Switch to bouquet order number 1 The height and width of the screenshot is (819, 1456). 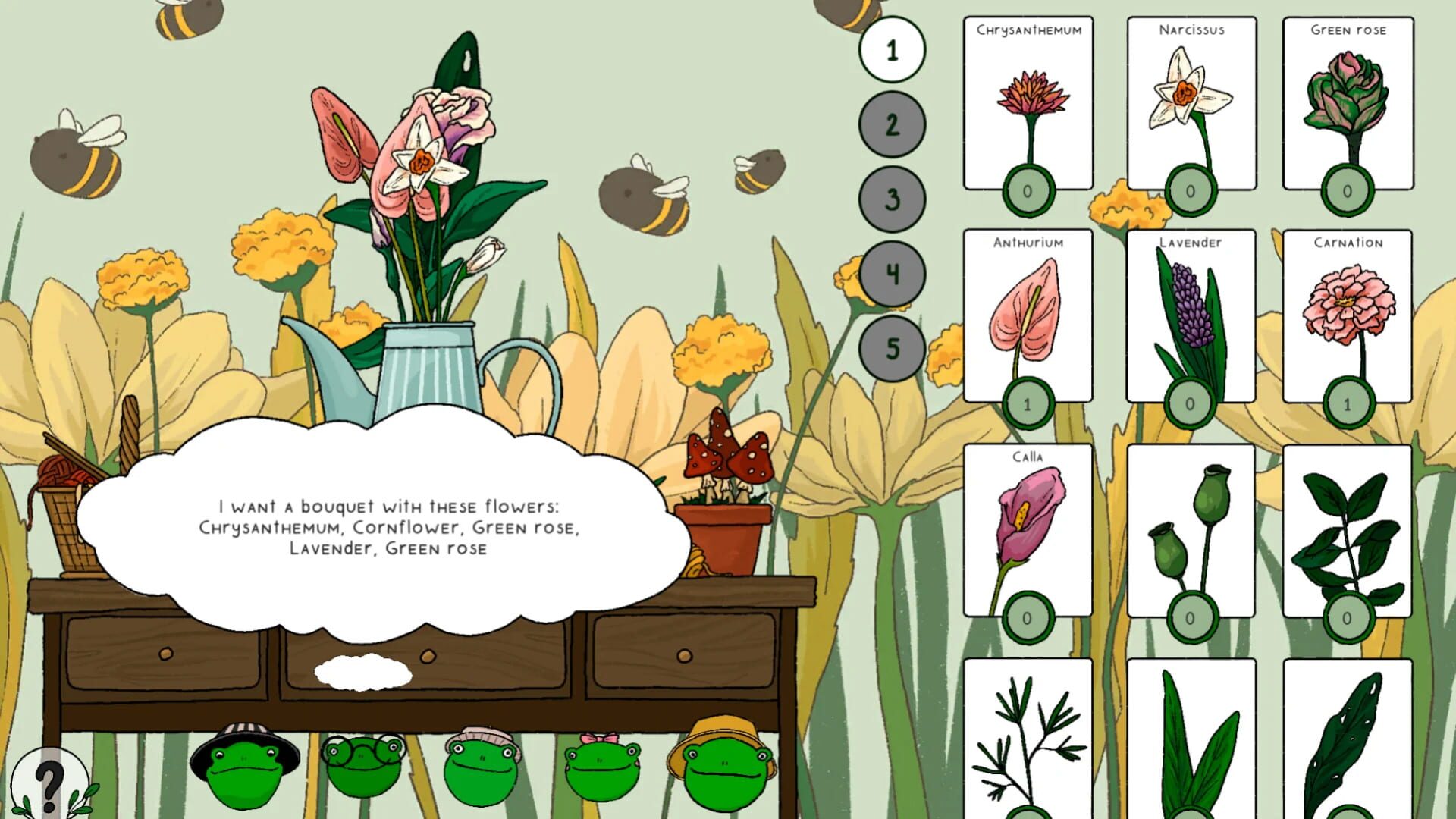pyautogui.click(x=892, y=50)
